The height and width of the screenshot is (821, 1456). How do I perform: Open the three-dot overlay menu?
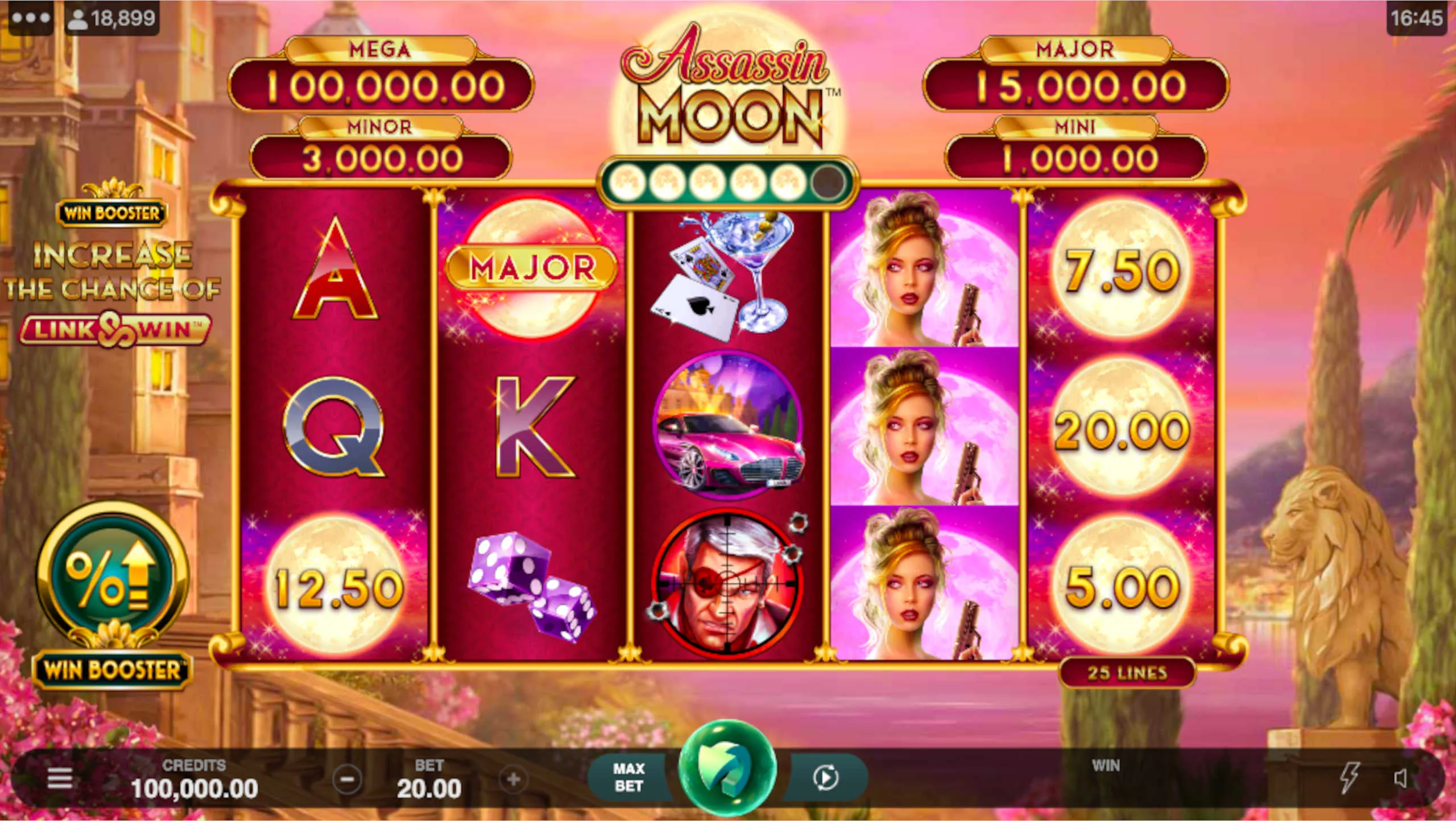(31, 18)
